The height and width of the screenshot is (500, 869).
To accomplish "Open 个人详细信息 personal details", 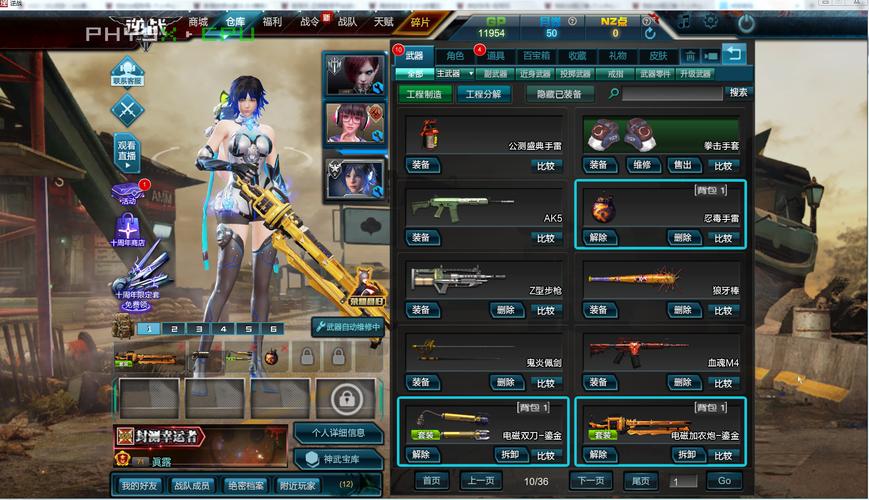I will point(336,433).
